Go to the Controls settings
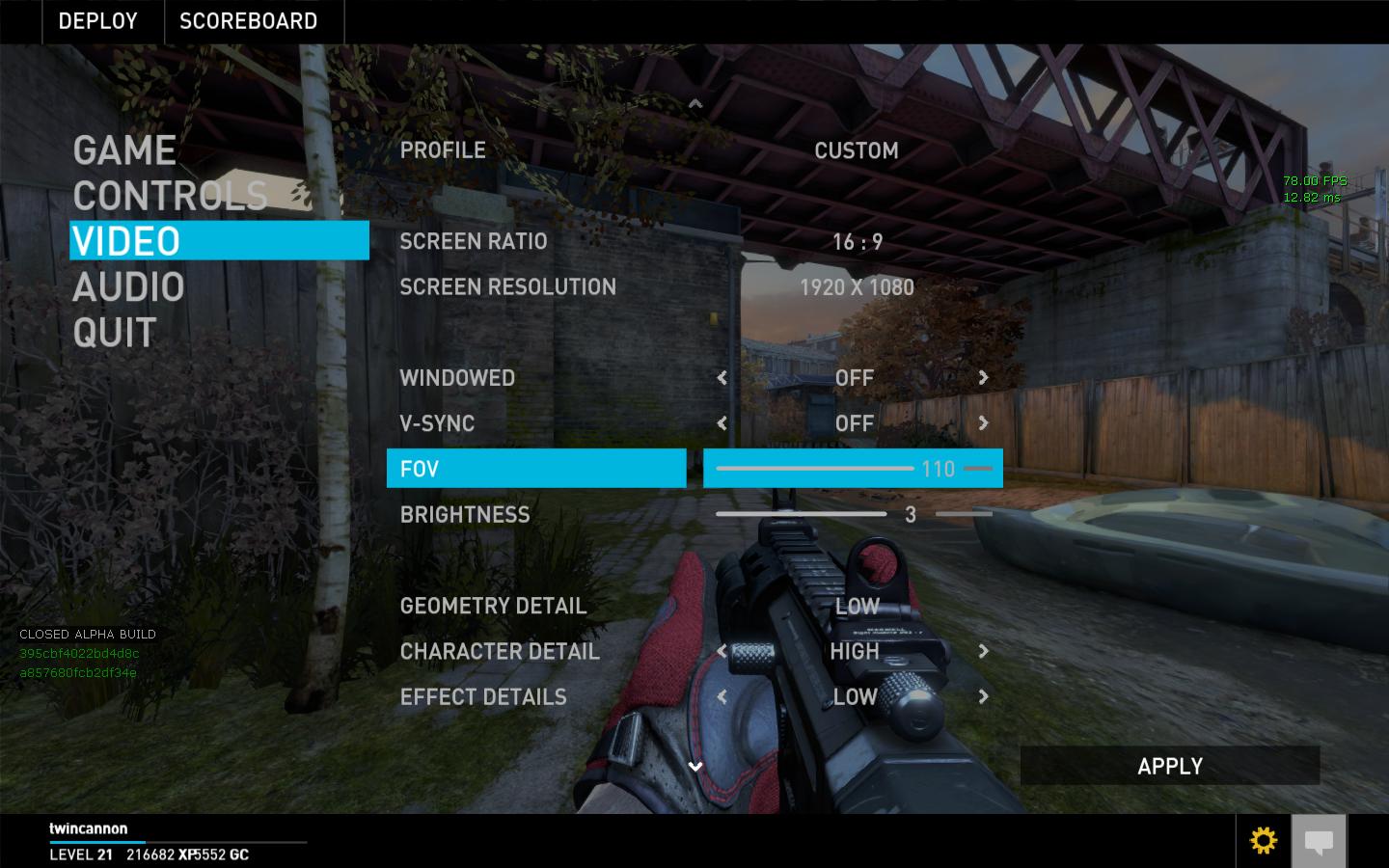The height and width of the screenshot is (868, 1389). (x=170, y=196)
